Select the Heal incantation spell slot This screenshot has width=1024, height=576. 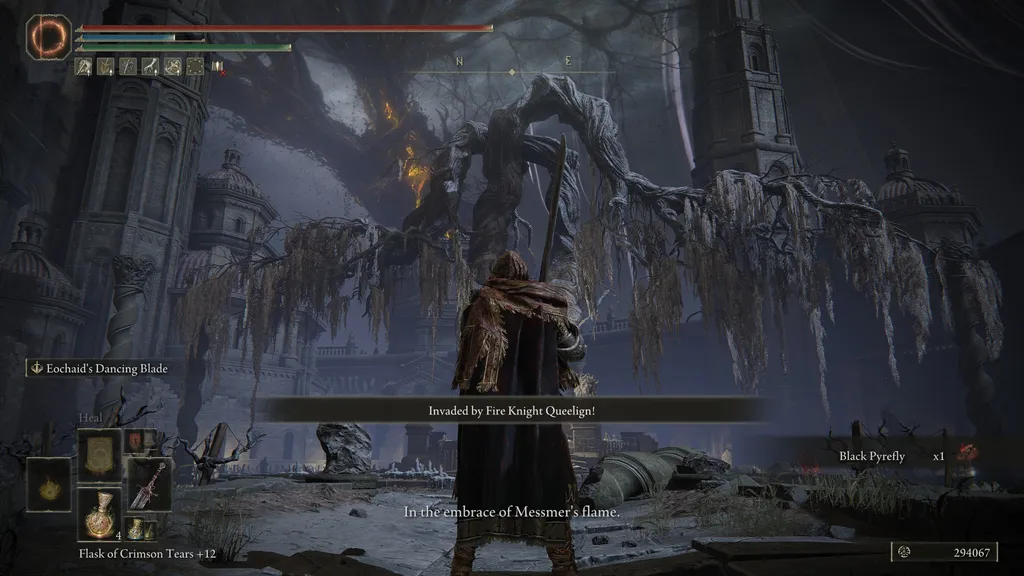pos(100,455)
